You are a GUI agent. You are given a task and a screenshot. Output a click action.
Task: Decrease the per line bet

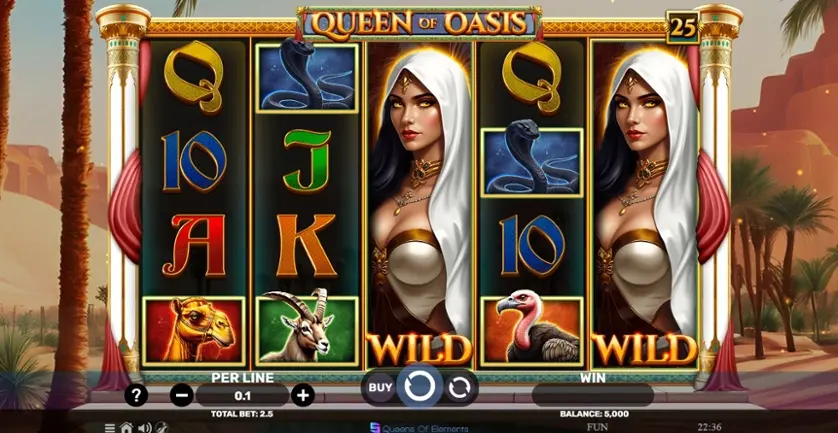(182, 395)
